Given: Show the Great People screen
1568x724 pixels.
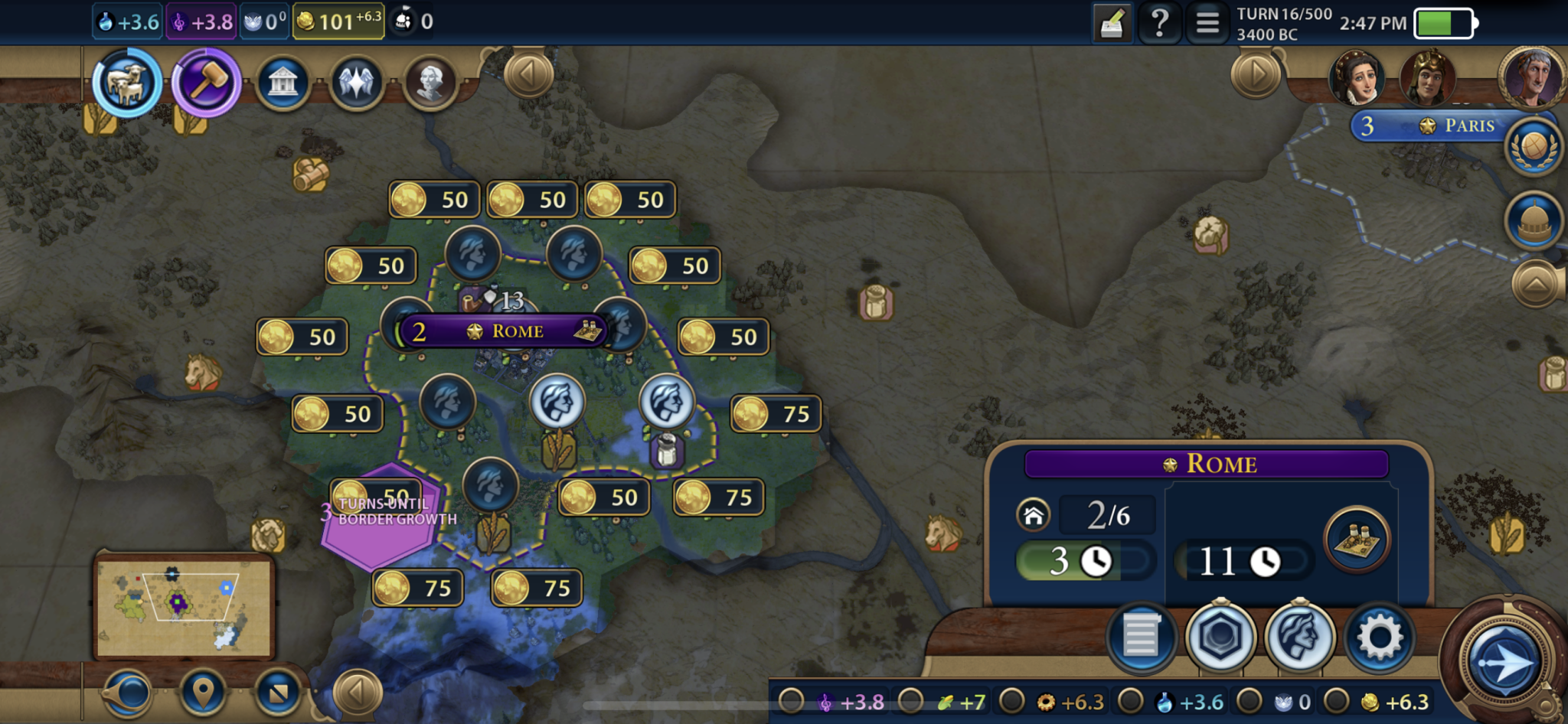Looking at the screenshot, I should click(430, 83).
